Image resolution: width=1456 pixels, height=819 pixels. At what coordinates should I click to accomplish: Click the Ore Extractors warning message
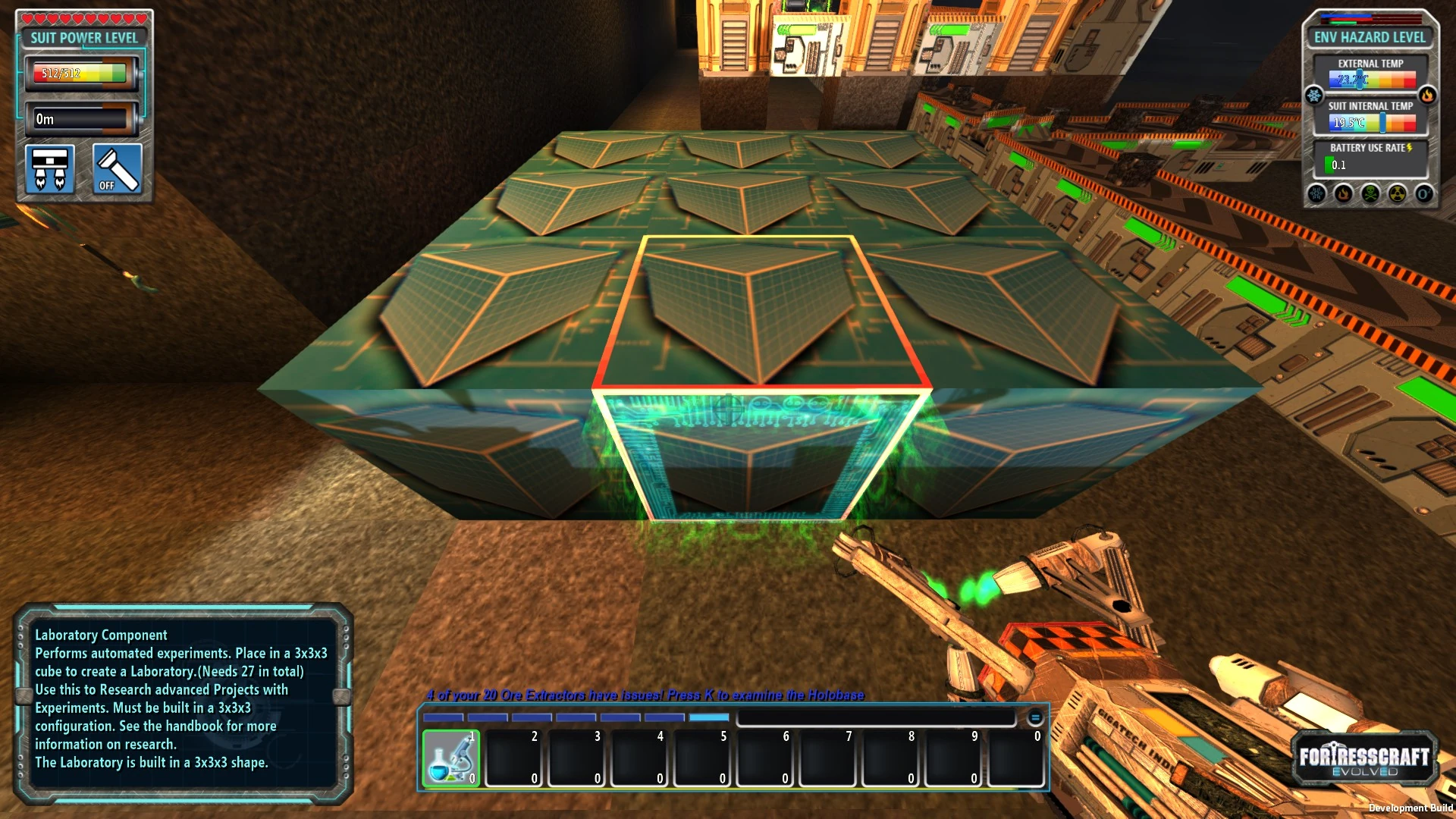[x=645, y=694]
